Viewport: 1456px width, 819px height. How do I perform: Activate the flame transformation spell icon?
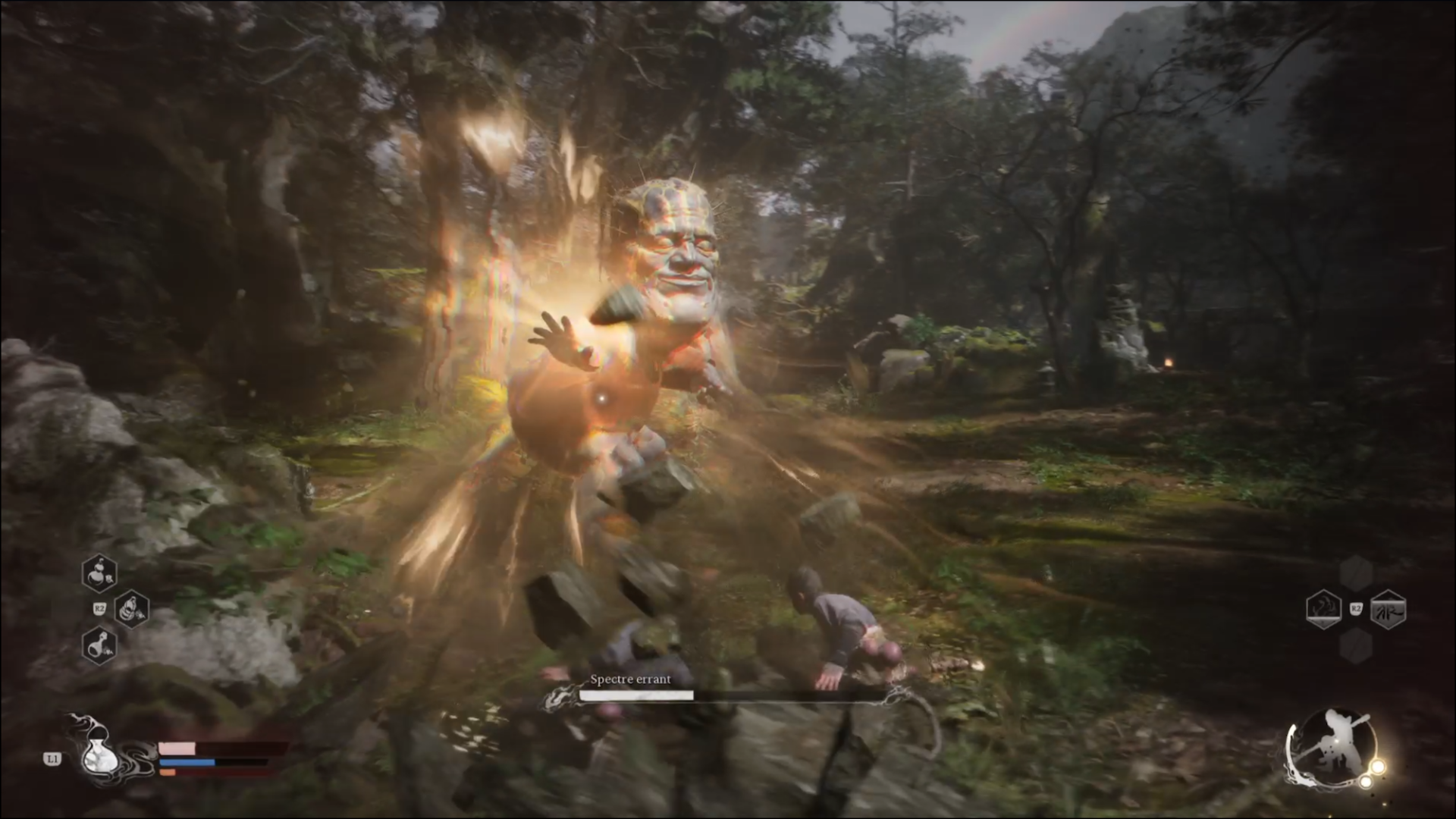[x=1323, y=609]
